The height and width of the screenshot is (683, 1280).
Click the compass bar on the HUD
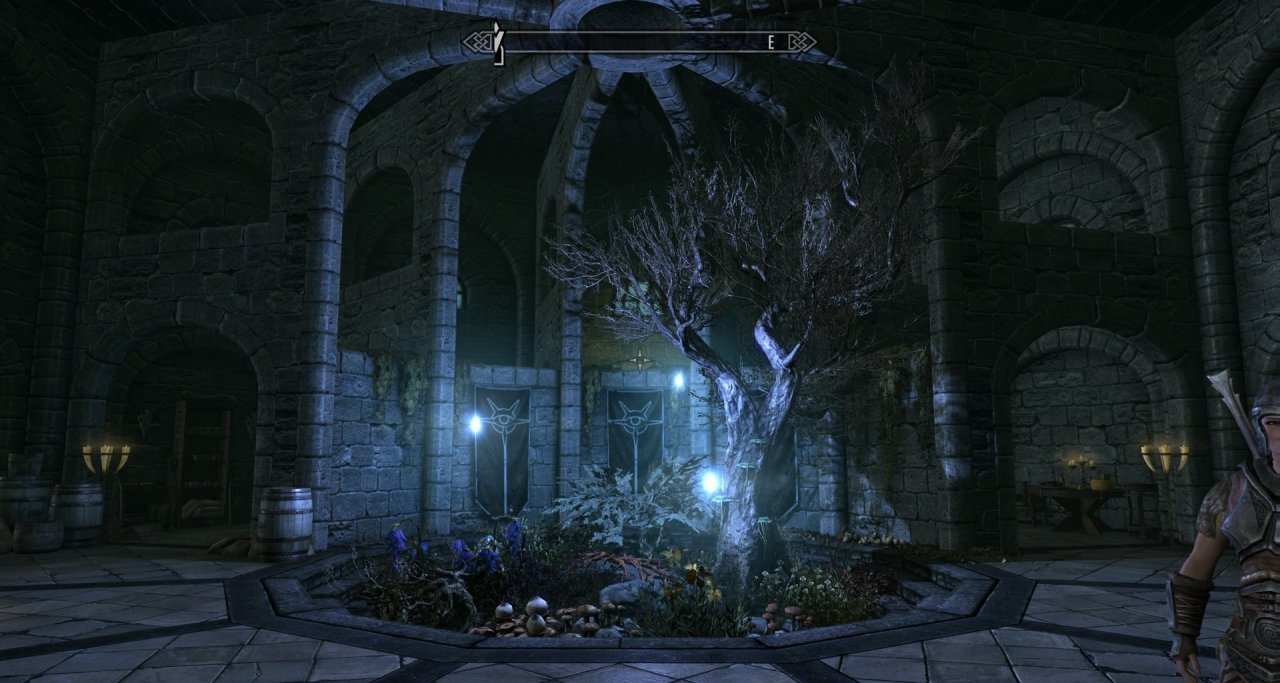coord(639,42)
